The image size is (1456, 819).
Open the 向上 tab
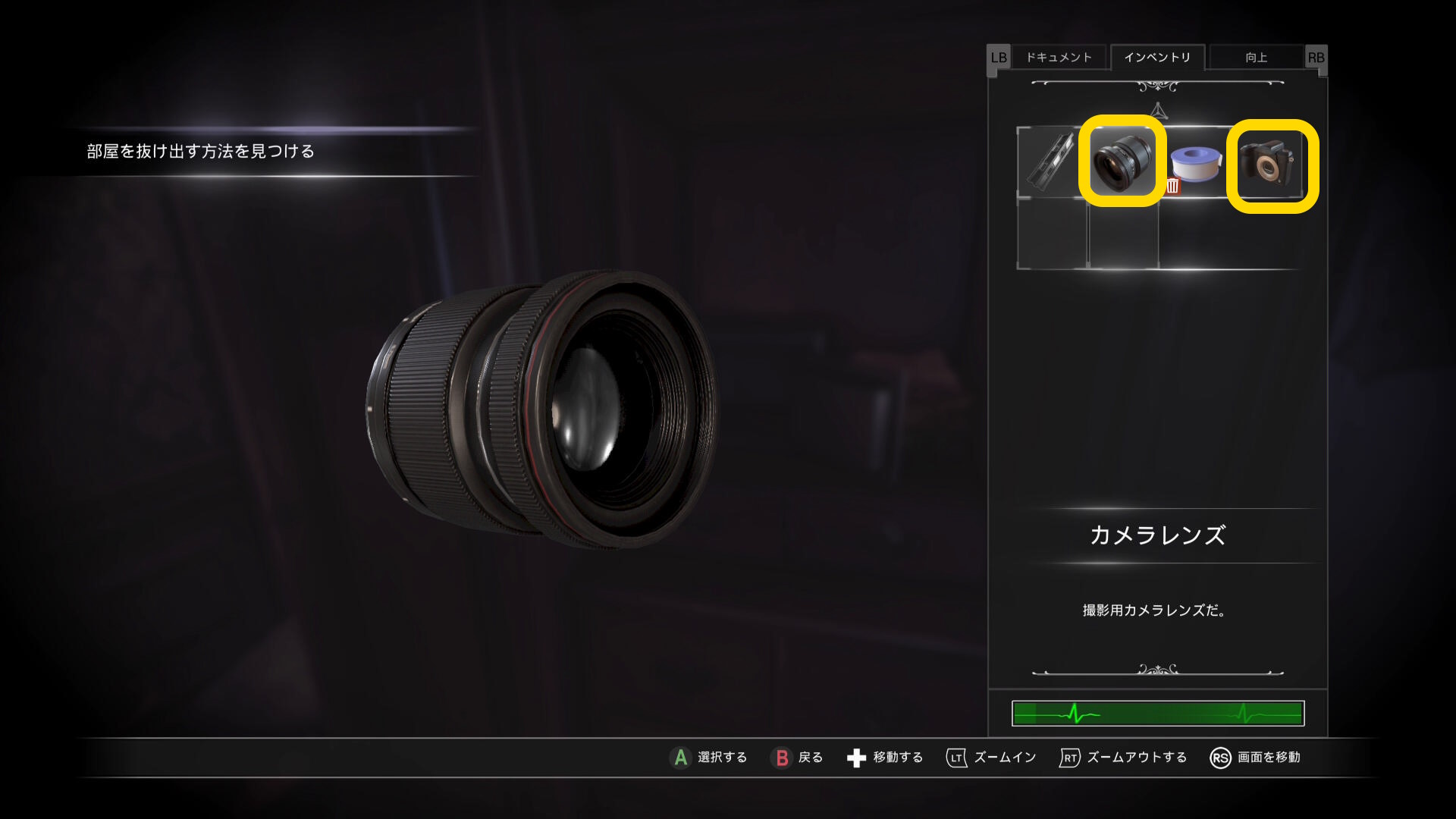click(x=1256, y=58)
